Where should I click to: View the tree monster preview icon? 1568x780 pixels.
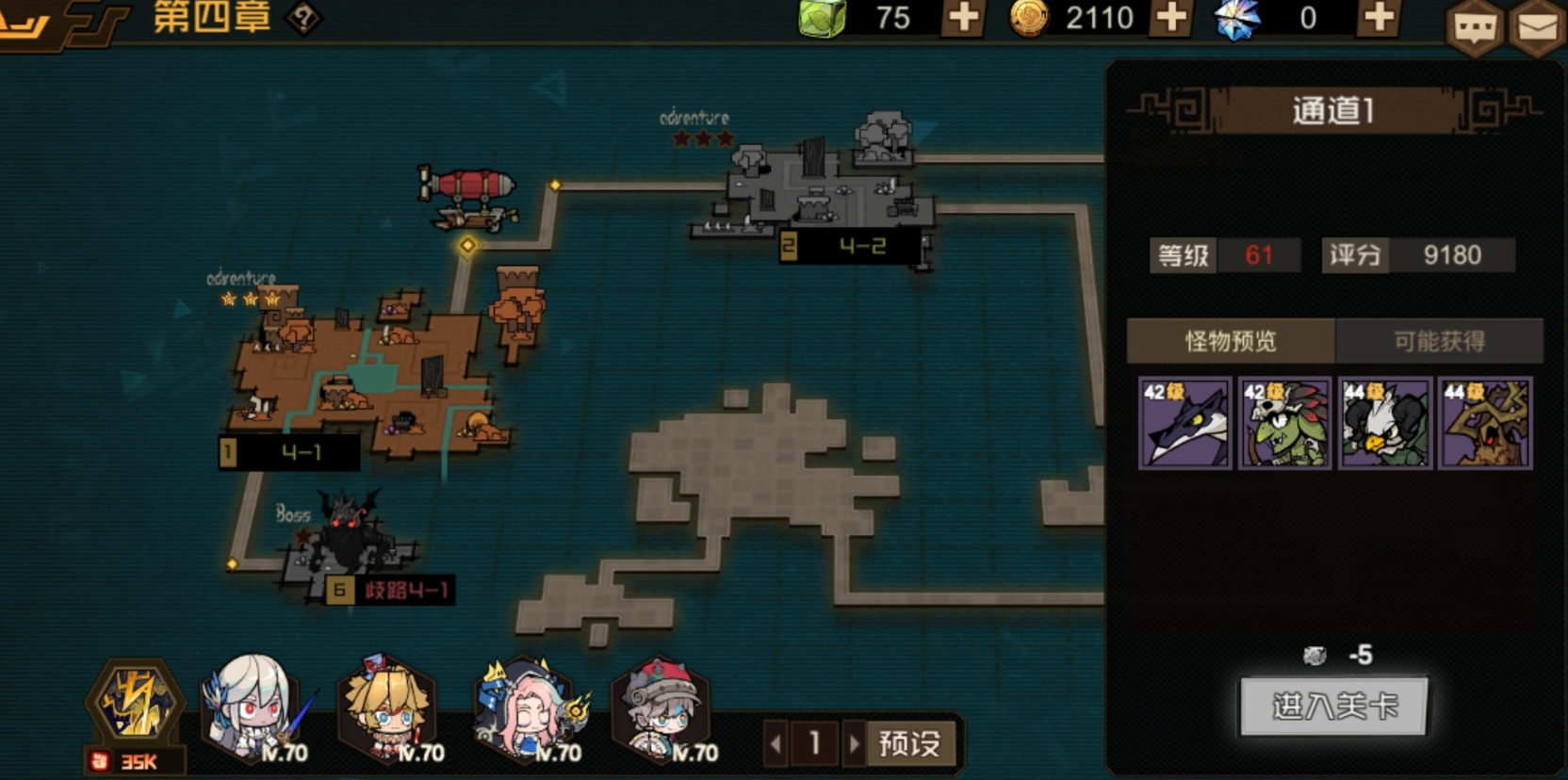click(x=1485, y=424)
